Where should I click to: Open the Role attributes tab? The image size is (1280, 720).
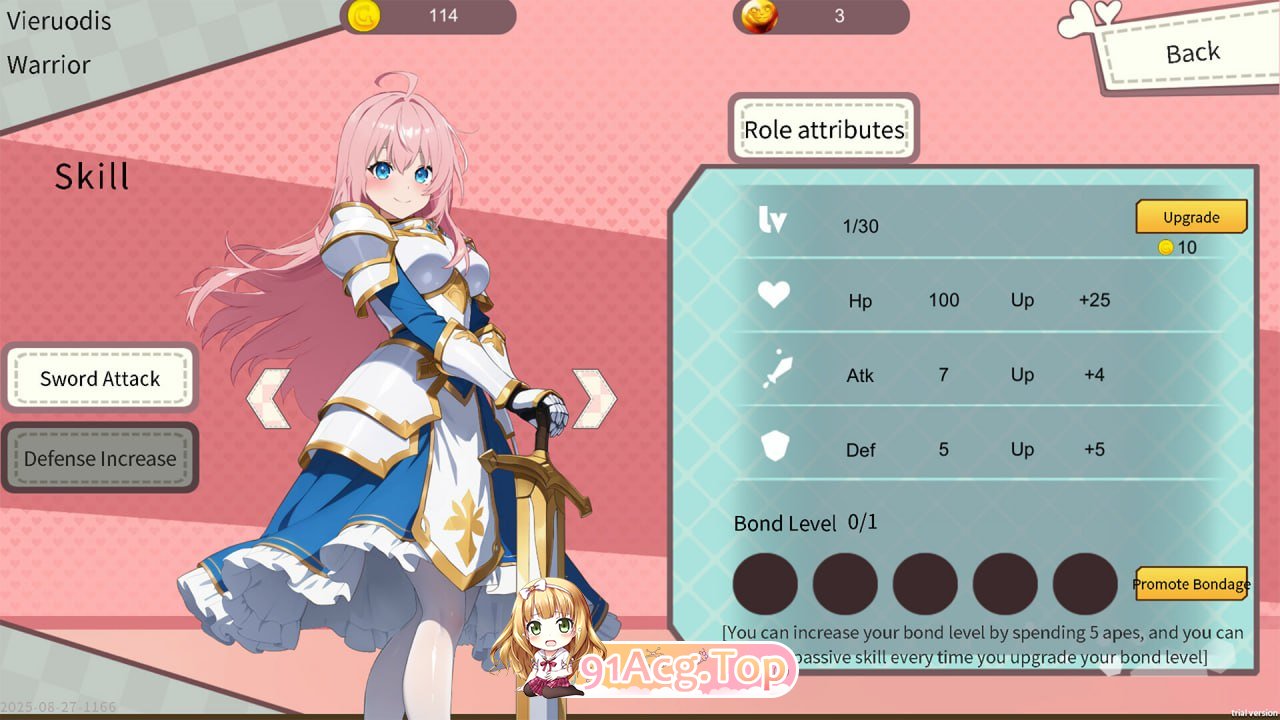pyautogui.click(x=824, y=130)
